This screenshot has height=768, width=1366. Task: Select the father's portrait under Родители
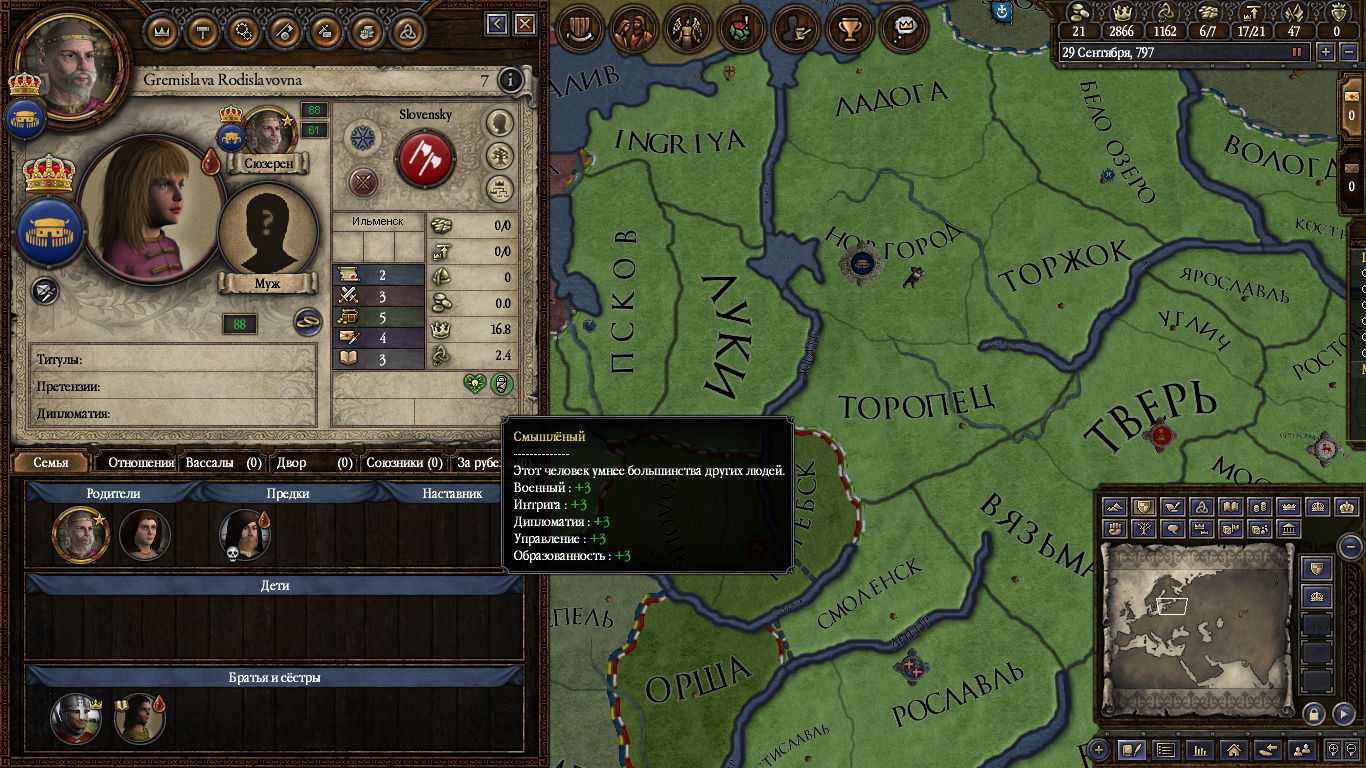pyautogui.click(x=78, y=534)
